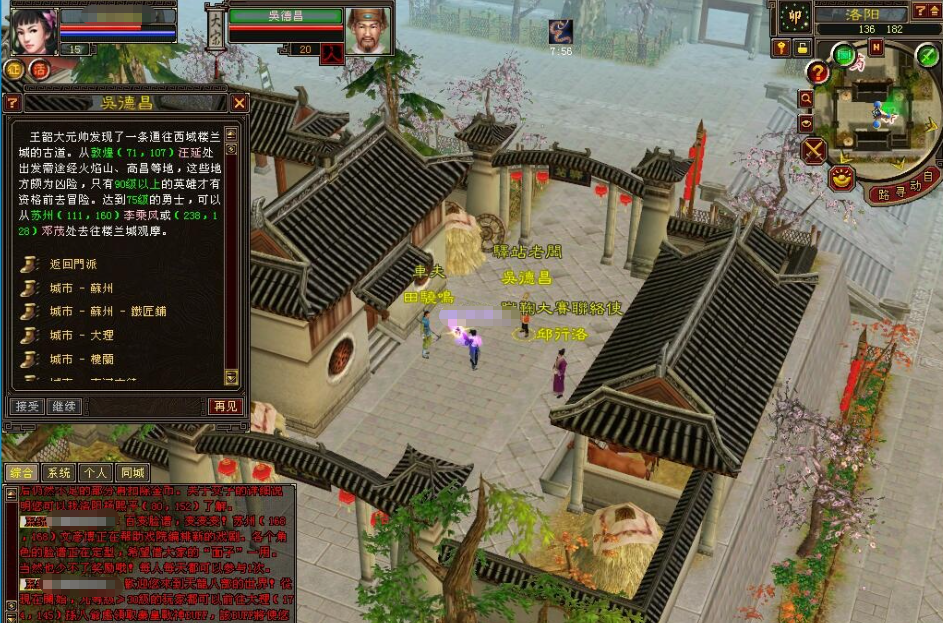
Task: Close the 吳德昌 dialogue window
Action: (239, 102)
